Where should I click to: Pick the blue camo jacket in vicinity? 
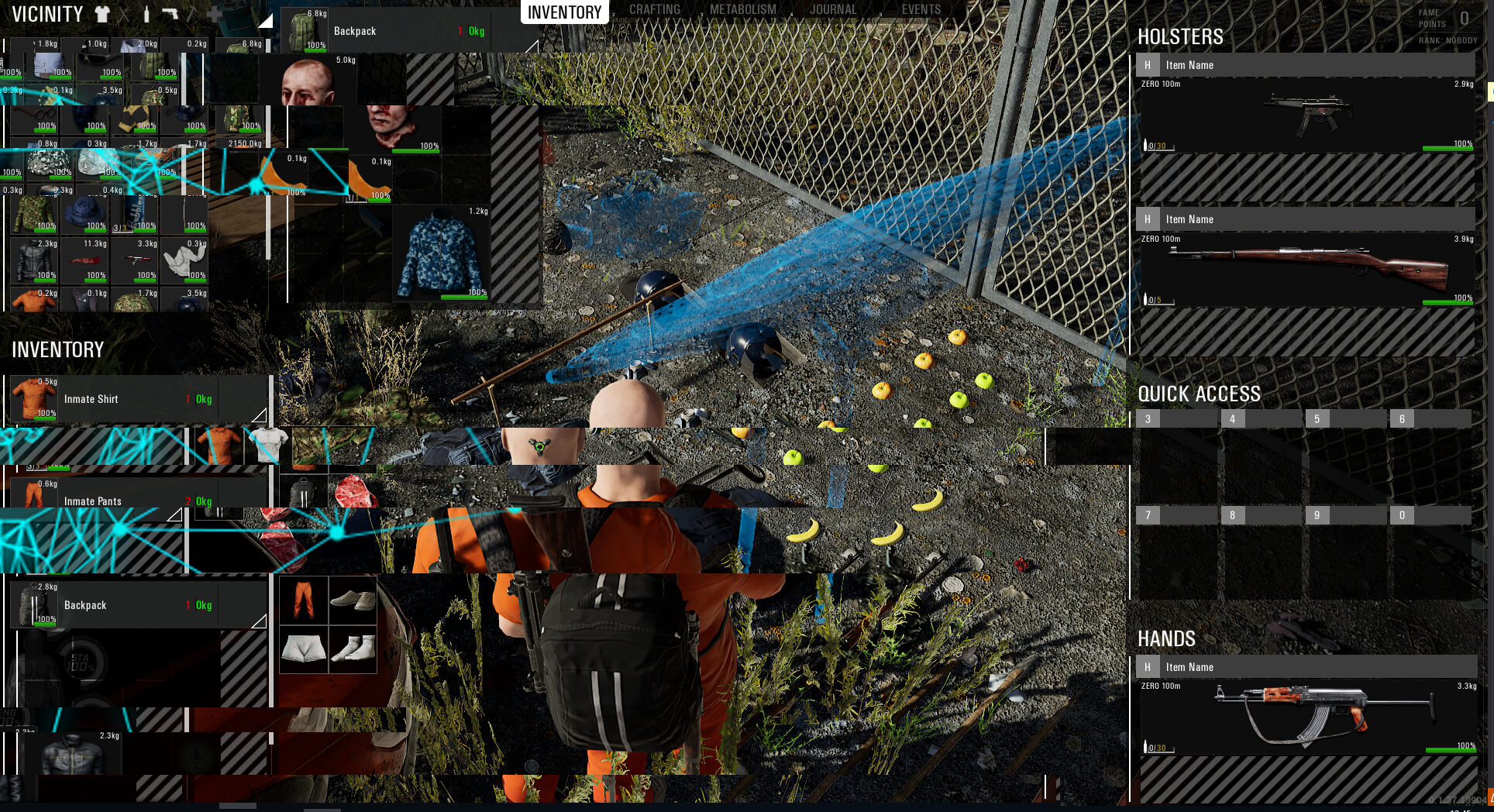tap(440, 253)
